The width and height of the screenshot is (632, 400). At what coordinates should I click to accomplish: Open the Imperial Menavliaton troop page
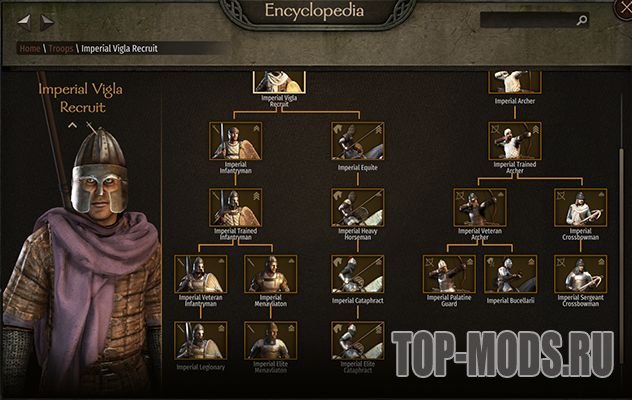pos(270,273)
